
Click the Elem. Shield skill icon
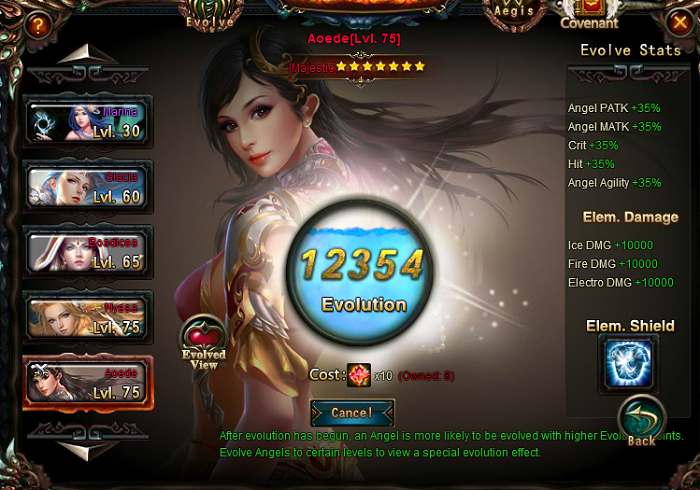coord(628,363)
